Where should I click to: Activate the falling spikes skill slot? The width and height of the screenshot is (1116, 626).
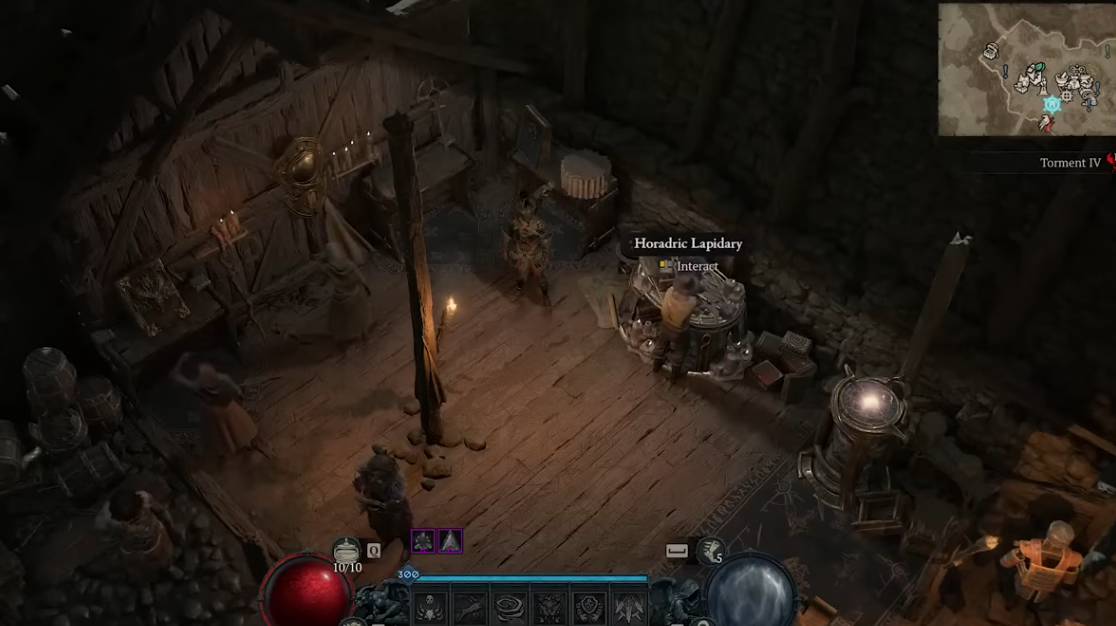628,605
